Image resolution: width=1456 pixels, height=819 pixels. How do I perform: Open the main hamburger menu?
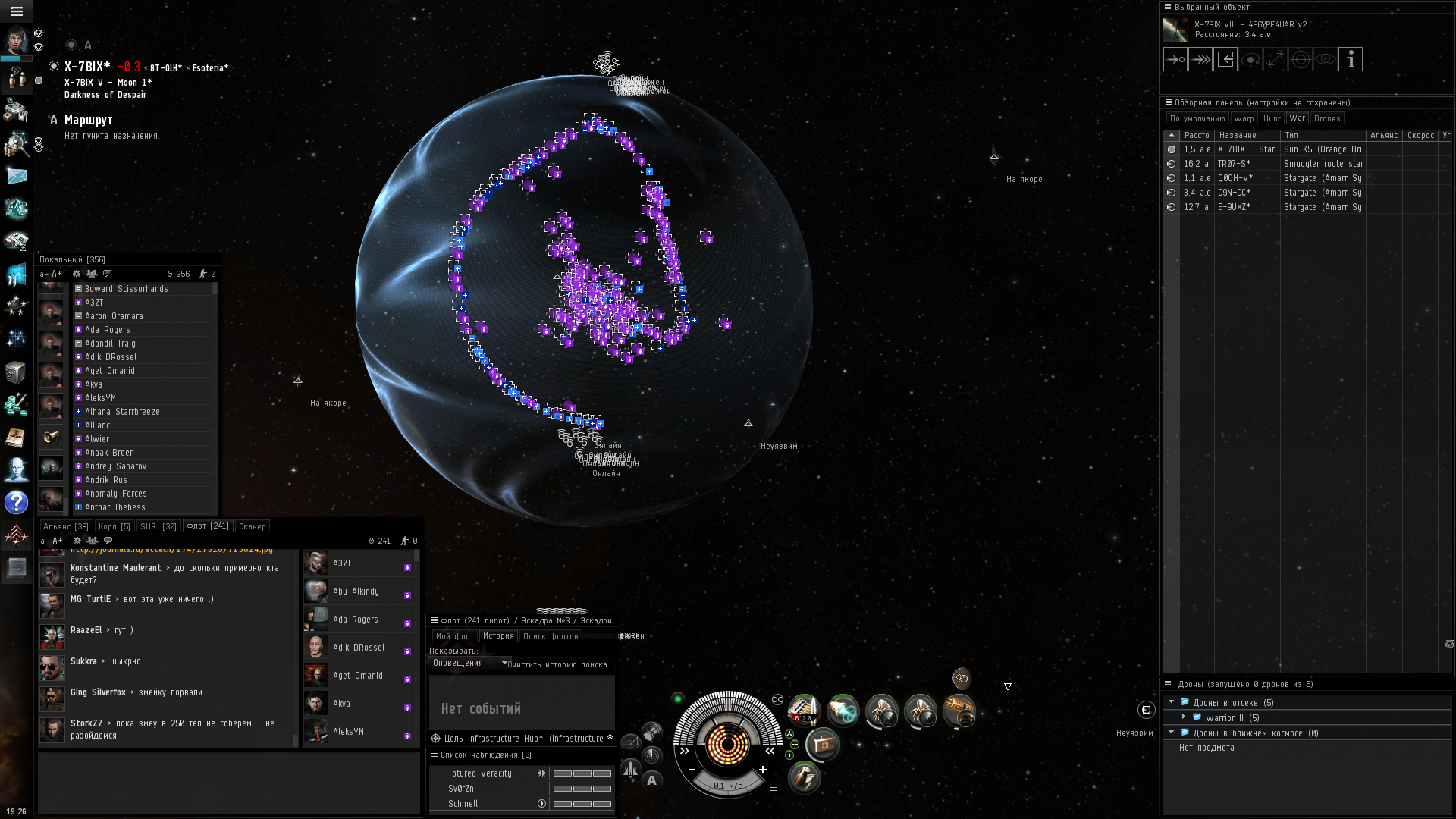coord(16,11)
